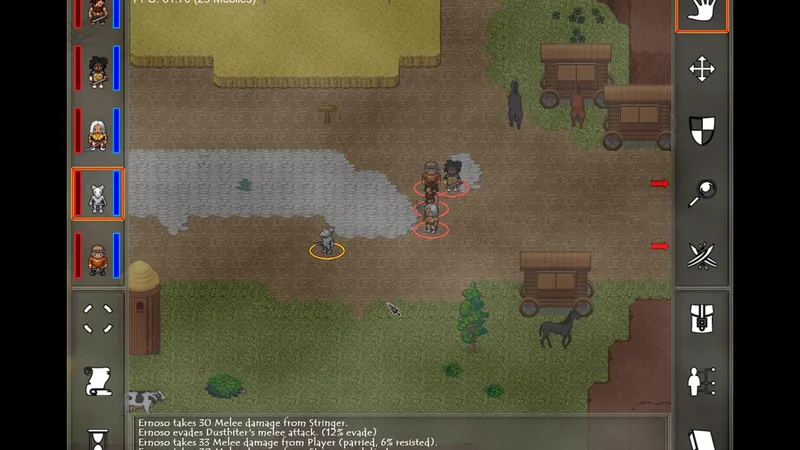Open the parchment scroll journal button
800x450 pixels.
click(x=98, y=381)
